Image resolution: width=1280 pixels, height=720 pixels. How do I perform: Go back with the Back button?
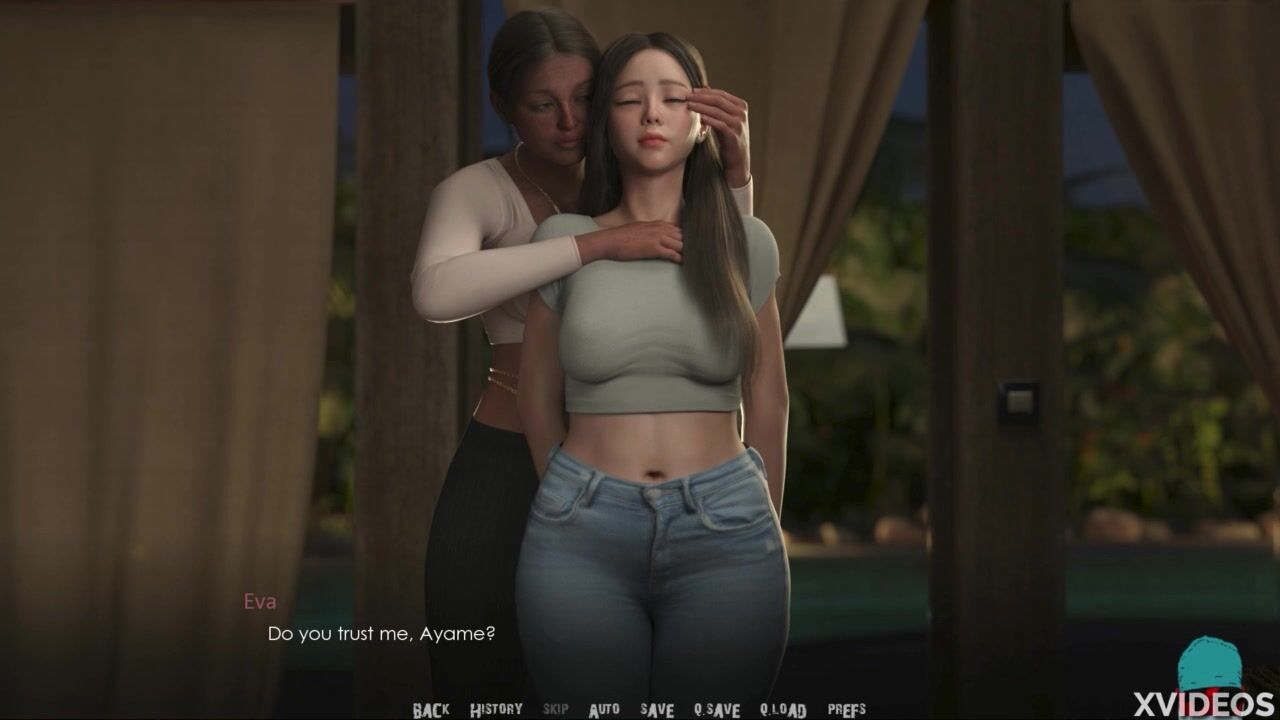(431, 710)
